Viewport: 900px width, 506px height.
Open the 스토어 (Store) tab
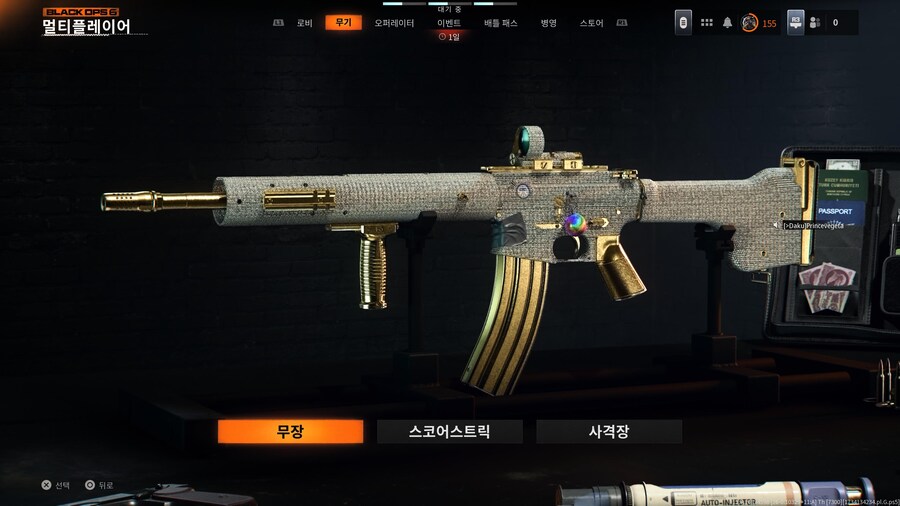point(592,23)
